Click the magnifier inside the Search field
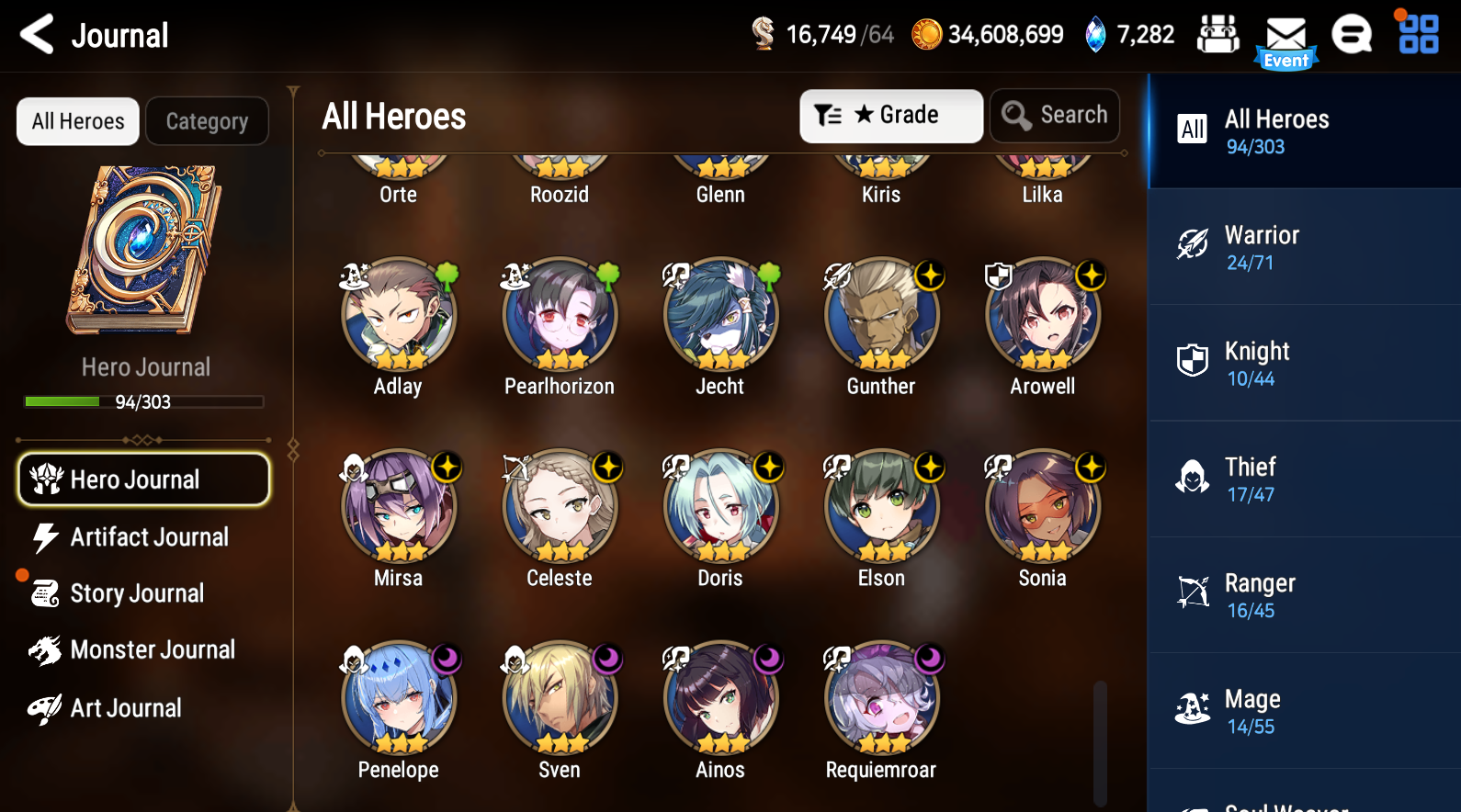Viewport: 1461px width, 812px height. [1015, 115]
